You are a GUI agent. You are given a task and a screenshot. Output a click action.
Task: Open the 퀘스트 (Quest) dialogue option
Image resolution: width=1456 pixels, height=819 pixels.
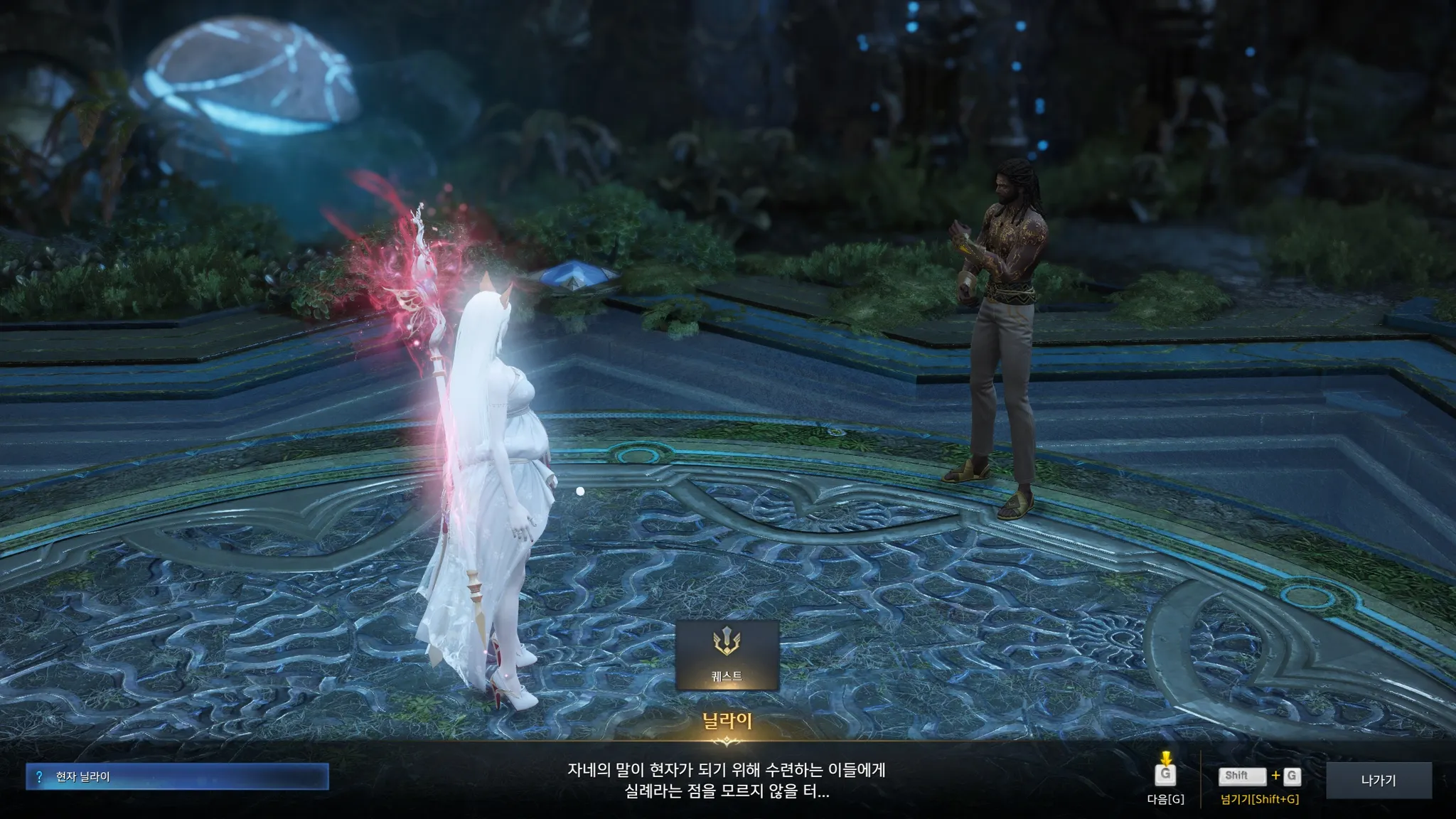point(727,654)
